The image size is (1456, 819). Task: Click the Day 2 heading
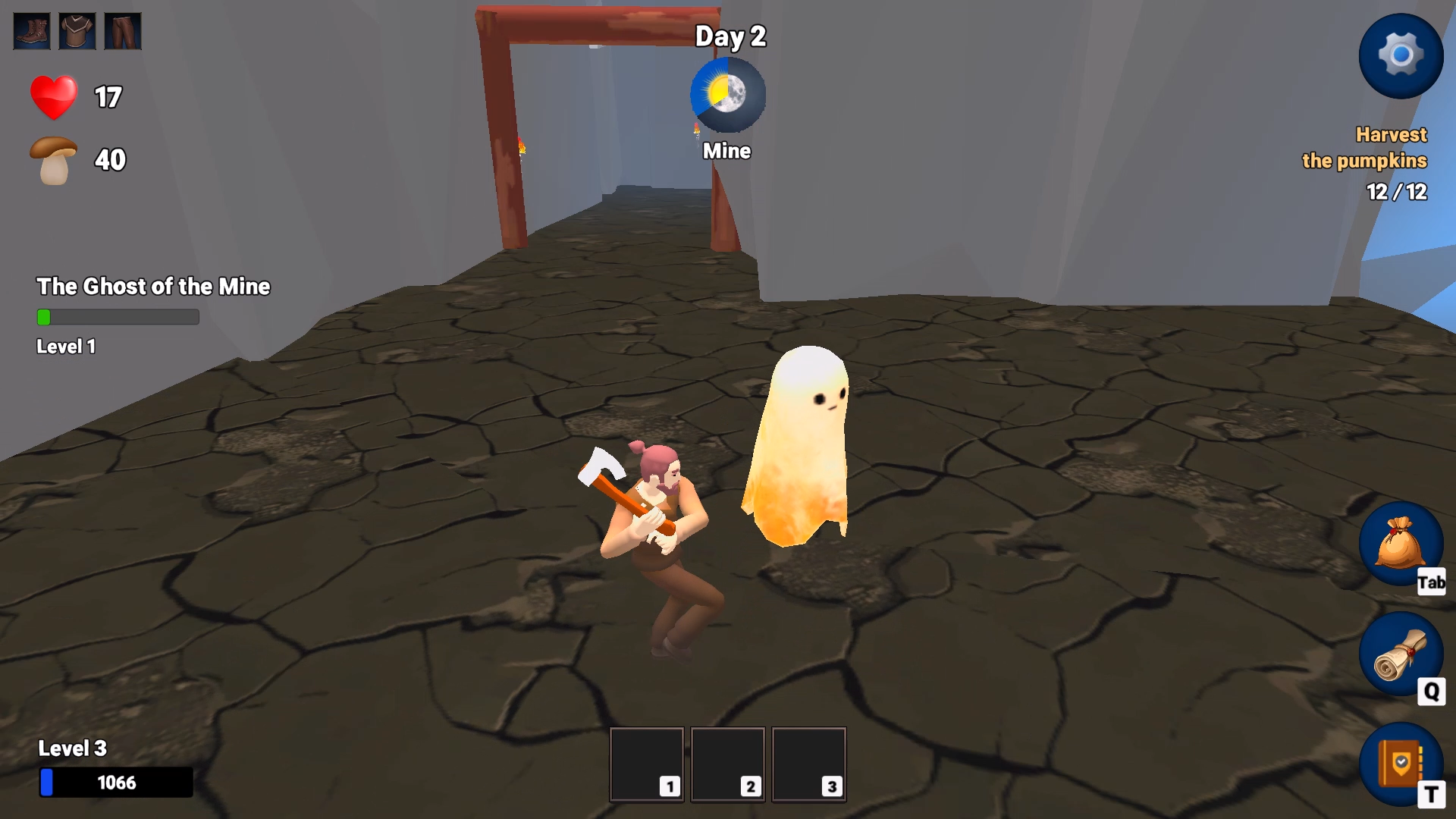tap(730, 36)
